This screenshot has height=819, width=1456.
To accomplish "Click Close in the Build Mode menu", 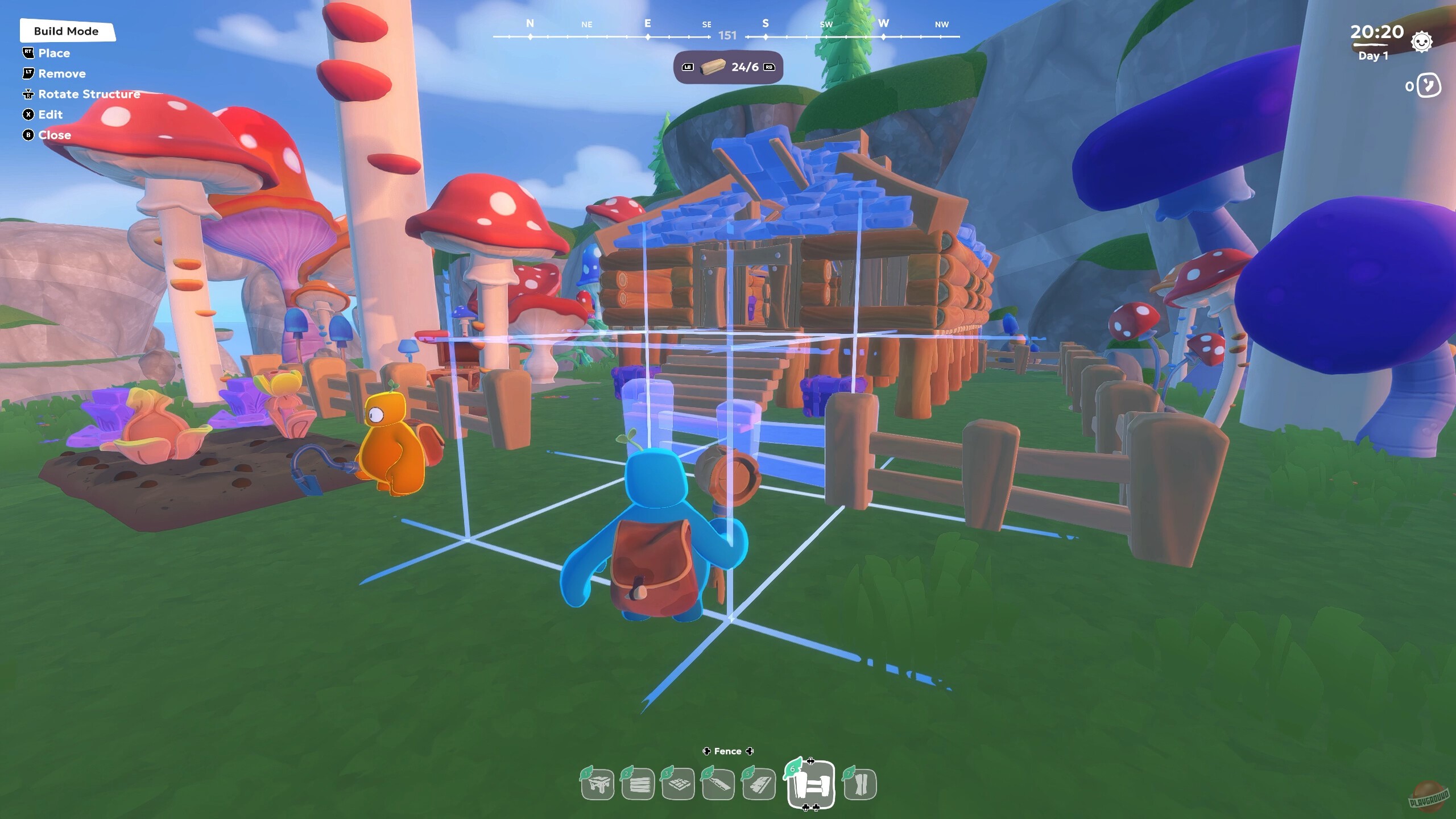I will tap(55, 135).
